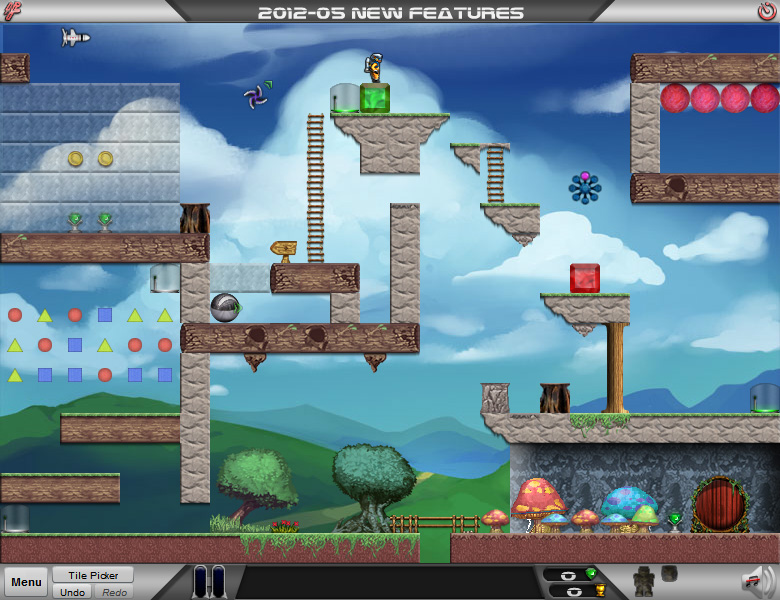The width and height of the screenshot is (780, 600).
Task: Click the Redo button
Action: tap(113, 592)
